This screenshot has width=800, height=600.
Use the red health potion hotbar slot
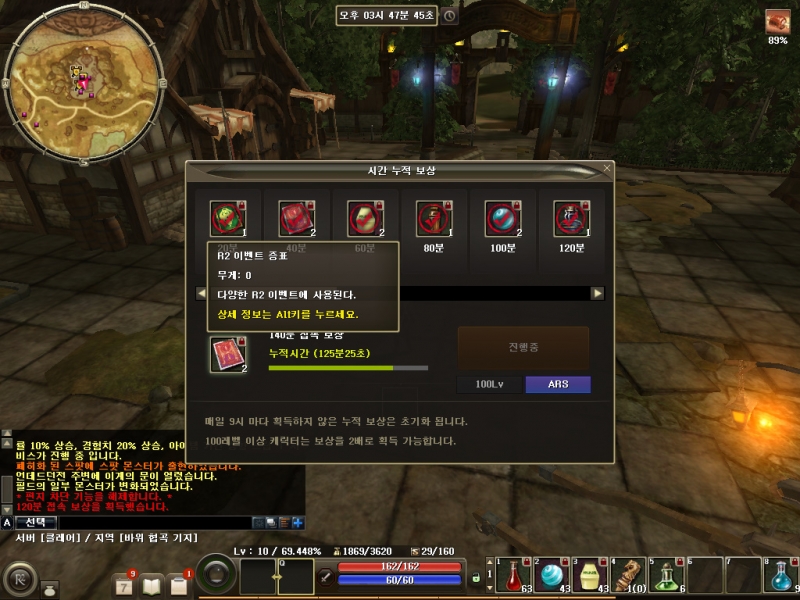tap(511, 576)
